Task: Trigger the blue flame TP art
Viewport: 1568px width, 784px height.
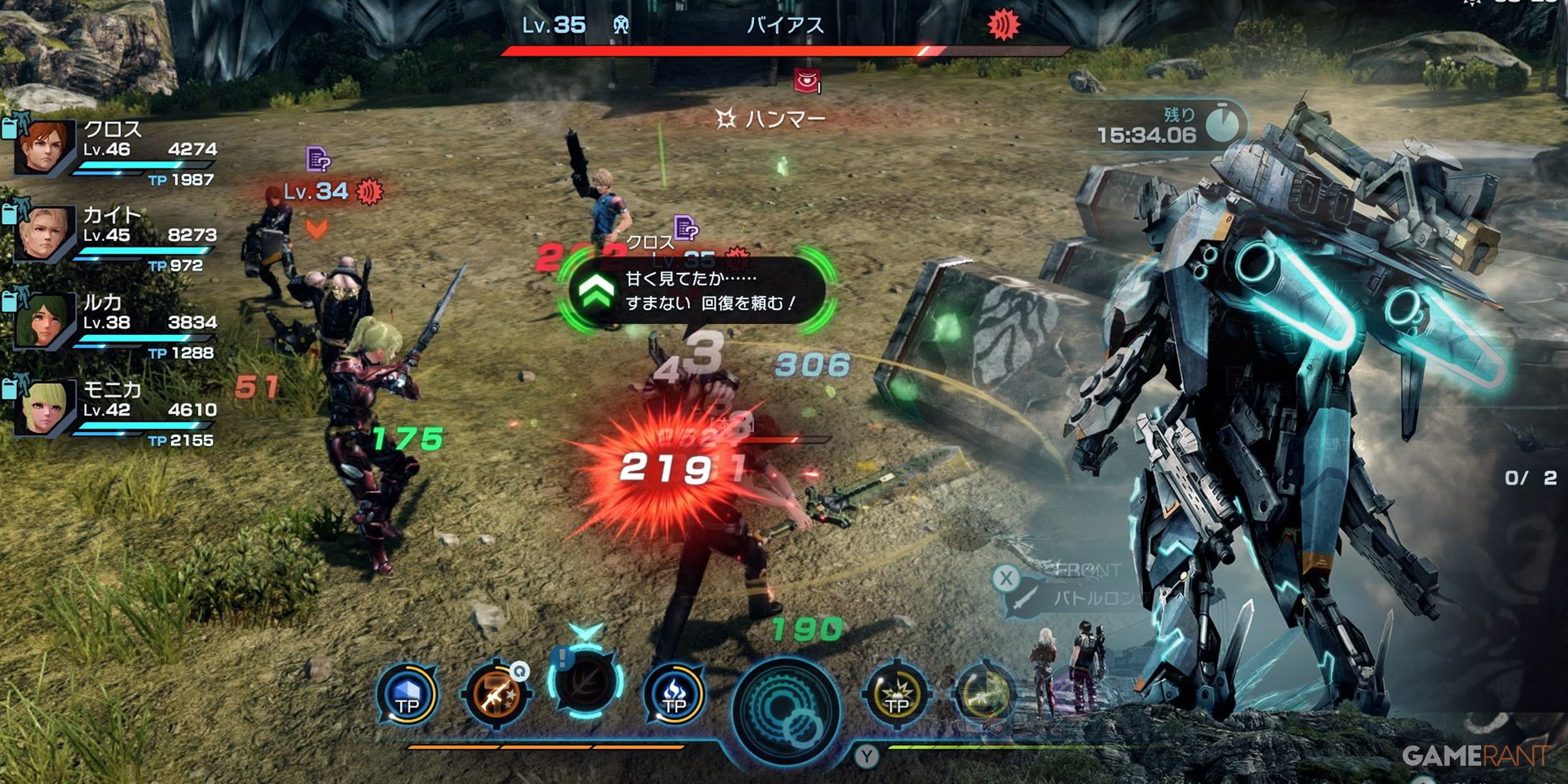Action: click(674, 695)
